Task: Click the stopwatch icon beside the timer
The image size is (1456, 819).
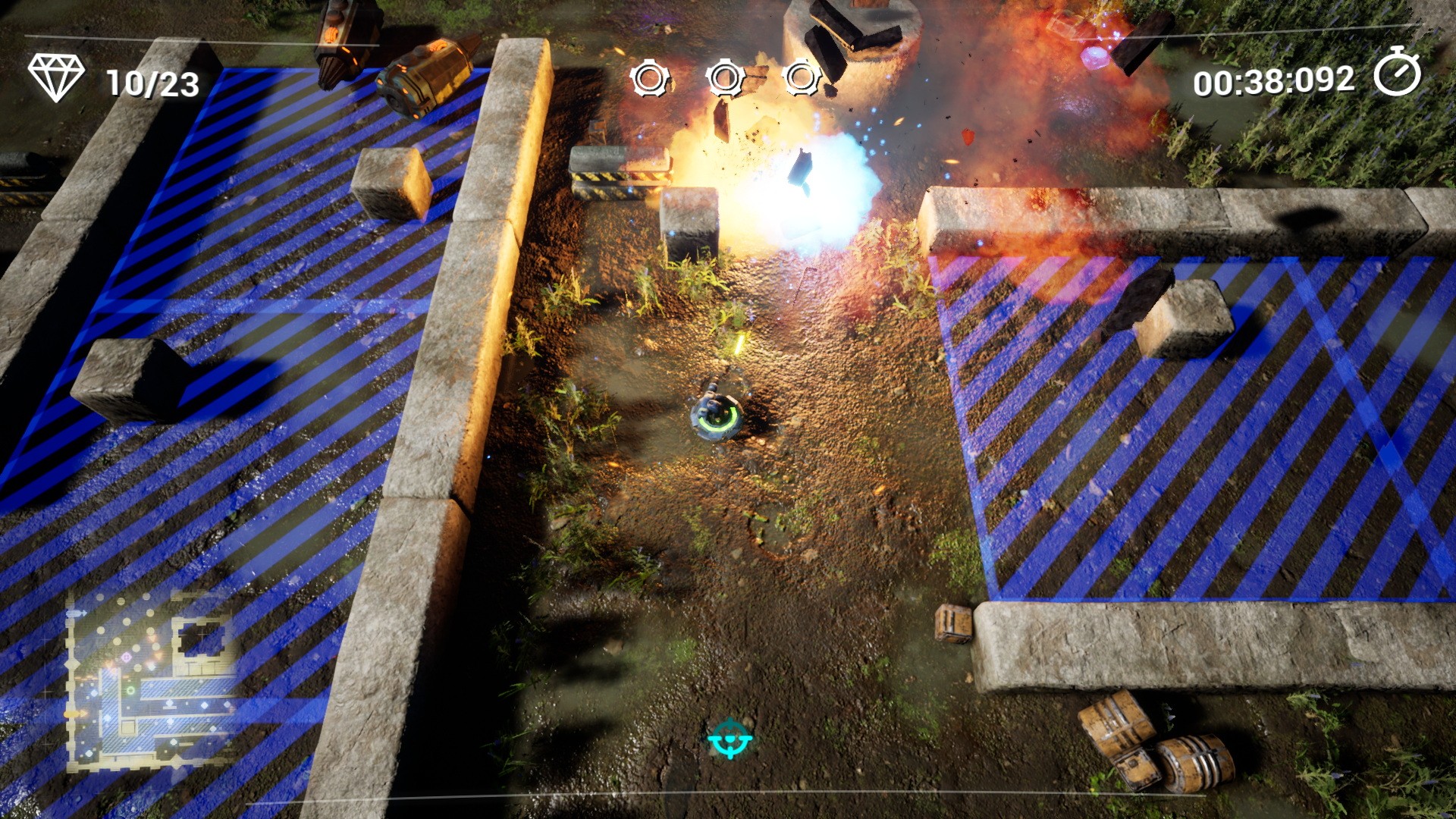Action: click(1397, 73)
